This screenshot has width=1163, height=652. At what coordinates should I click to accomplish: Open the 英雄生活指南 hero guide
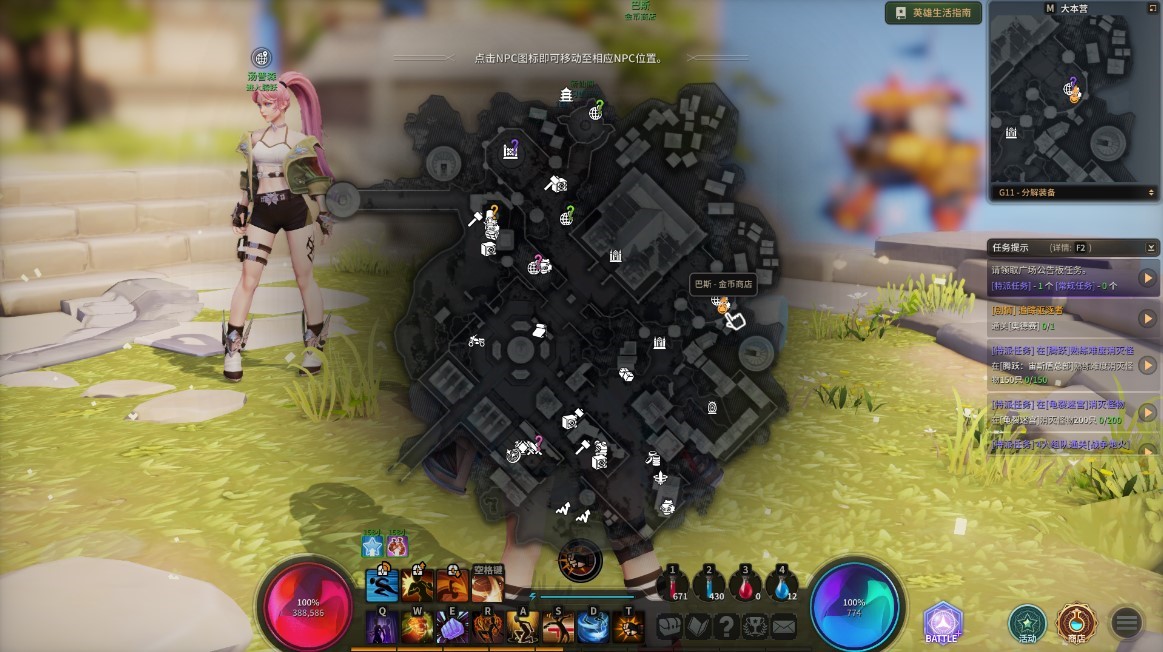[x=933, y=13]
